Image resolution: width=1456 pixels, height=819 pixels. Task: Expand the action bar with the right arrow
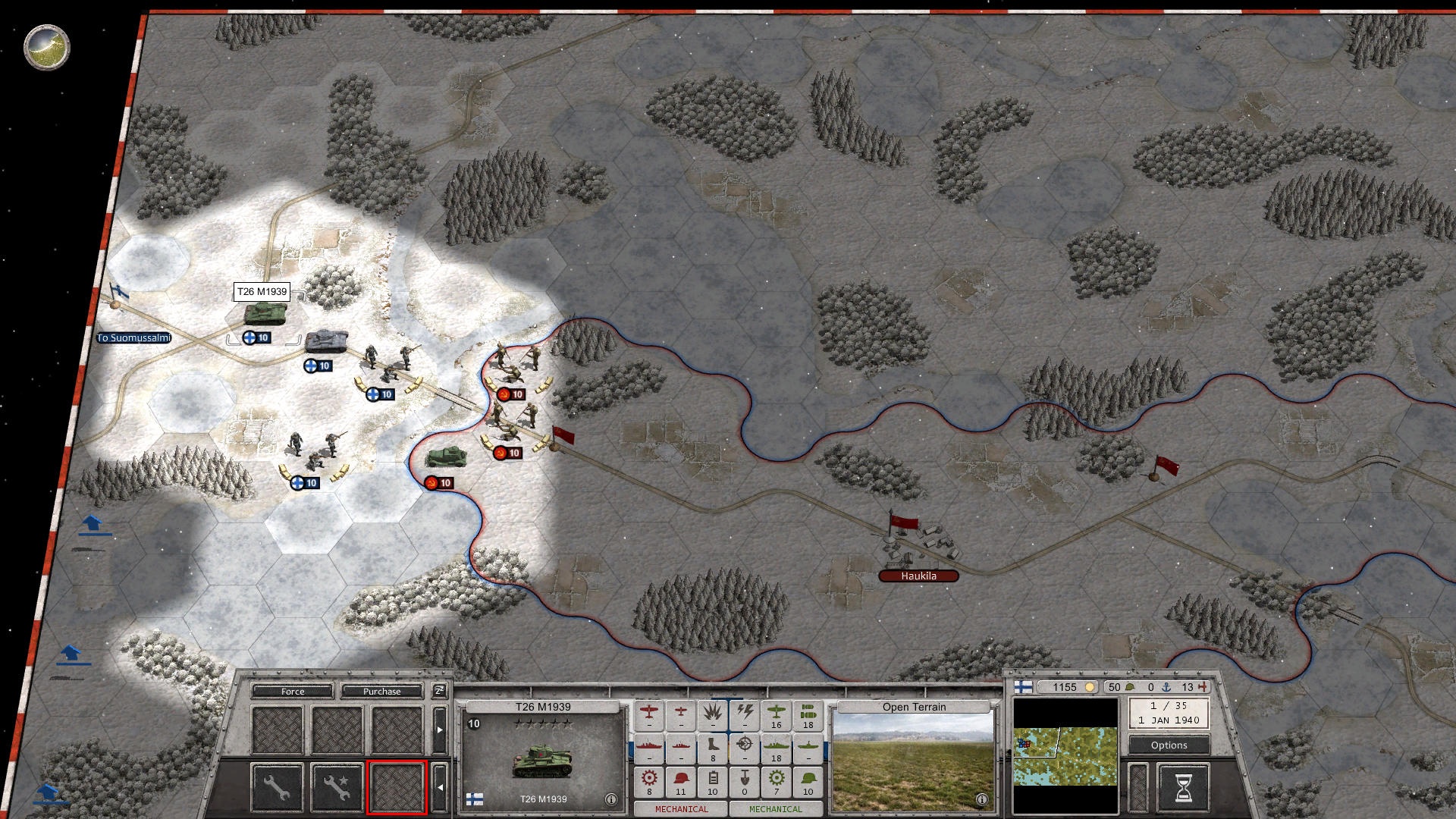click(x=440, y=730)
